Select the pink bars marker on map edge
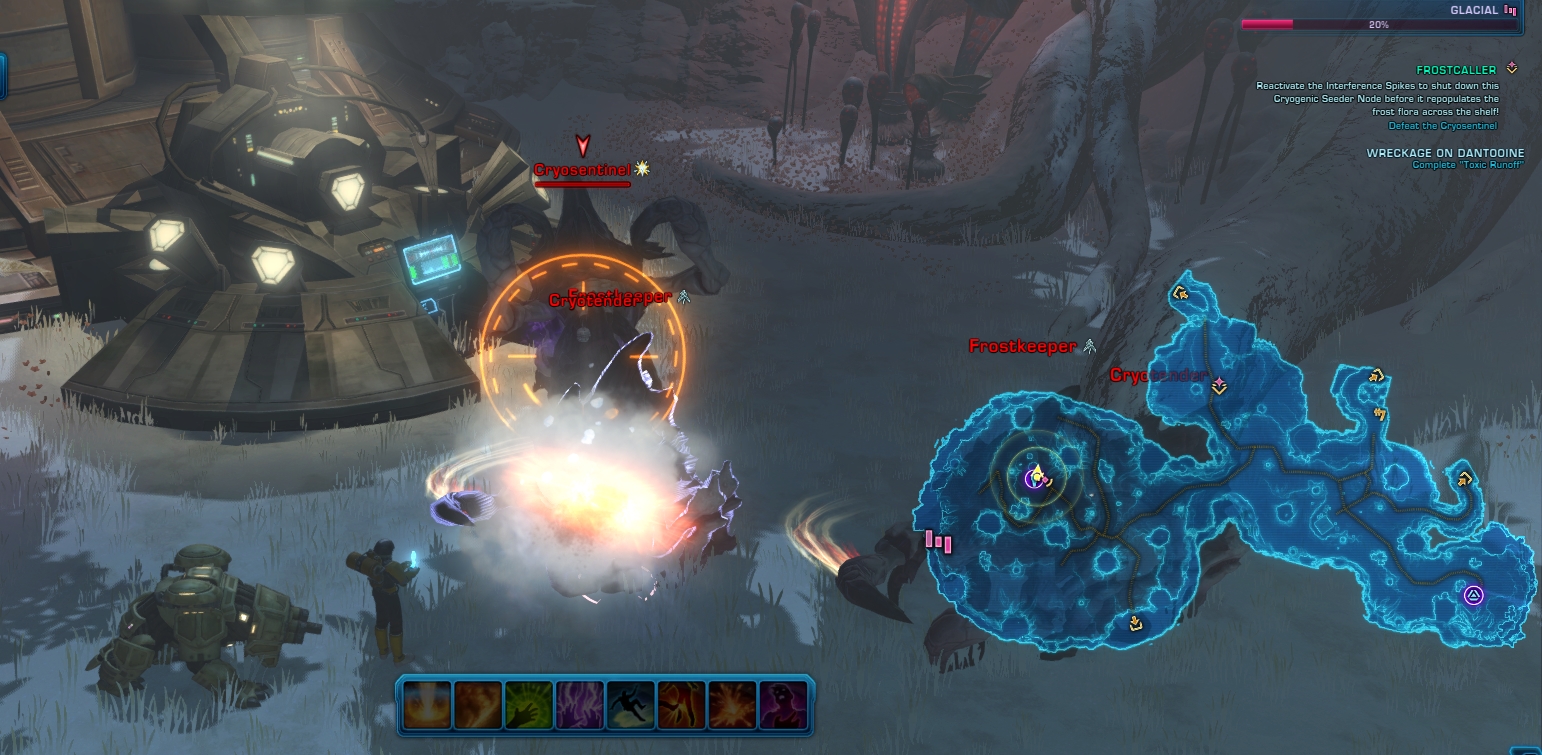Image resolution: width=1542 pixels, height=755 pixels. (938, 542)
